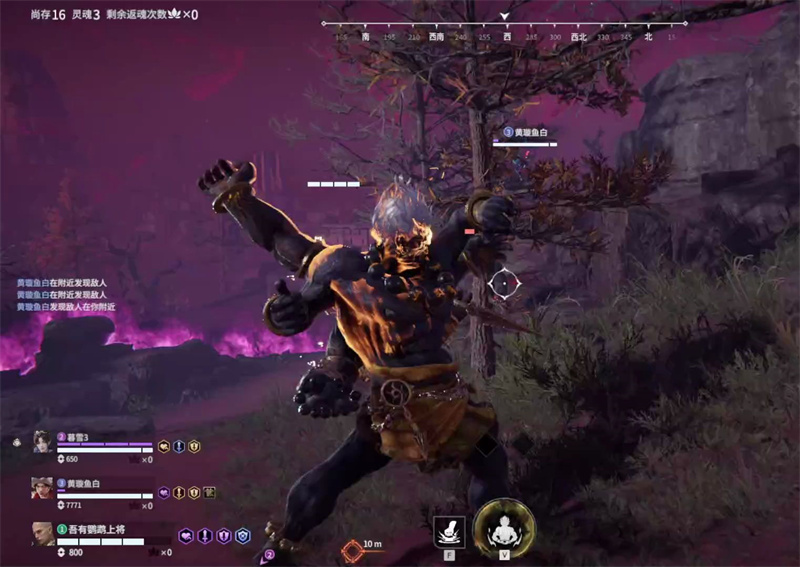The height and width of the screenshot is (567, 800).
Task: Activate the fist slam skill icon
Action: tap(448, 531)
